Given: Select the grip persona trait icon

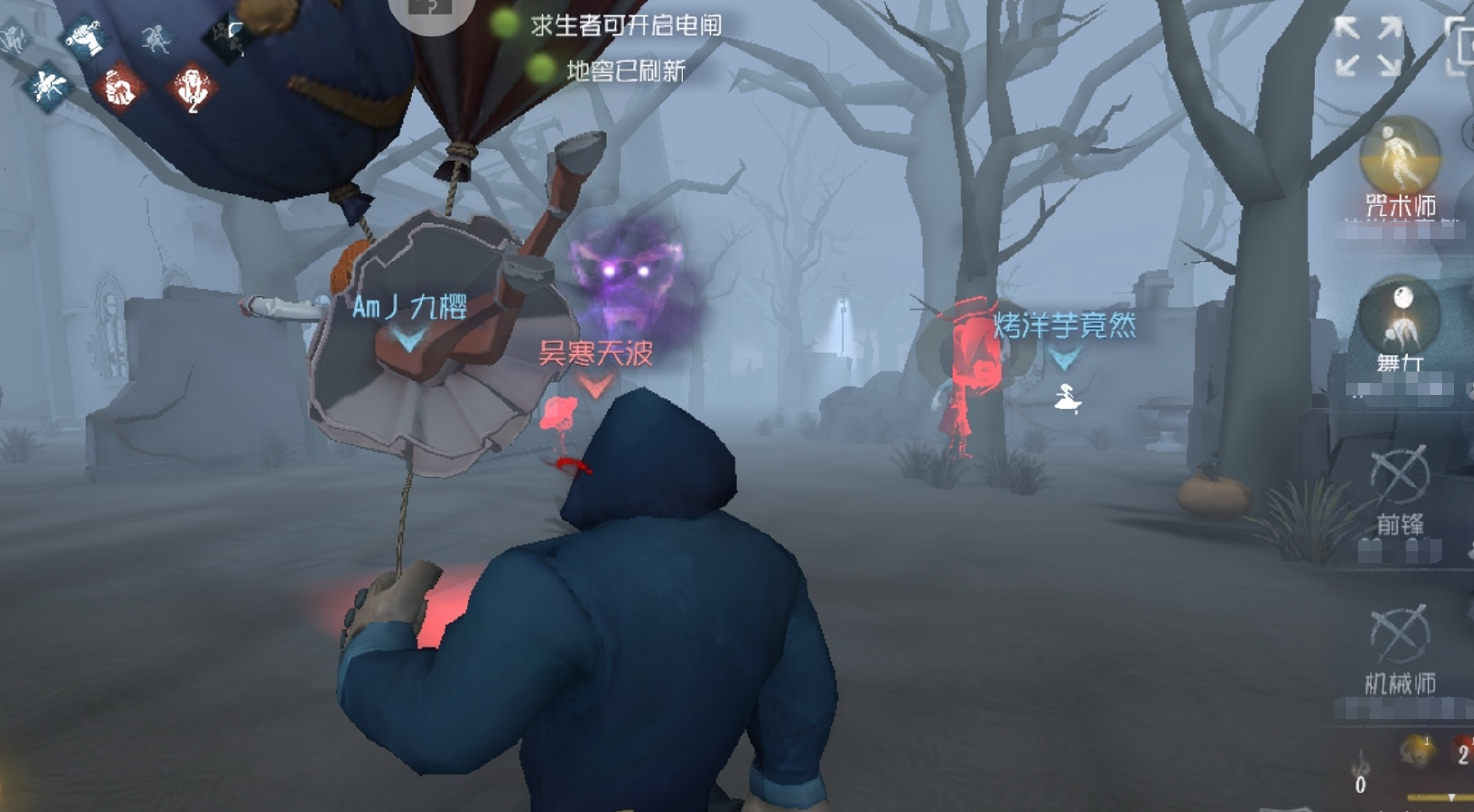Looking at the screenshot, I should 85,37.
